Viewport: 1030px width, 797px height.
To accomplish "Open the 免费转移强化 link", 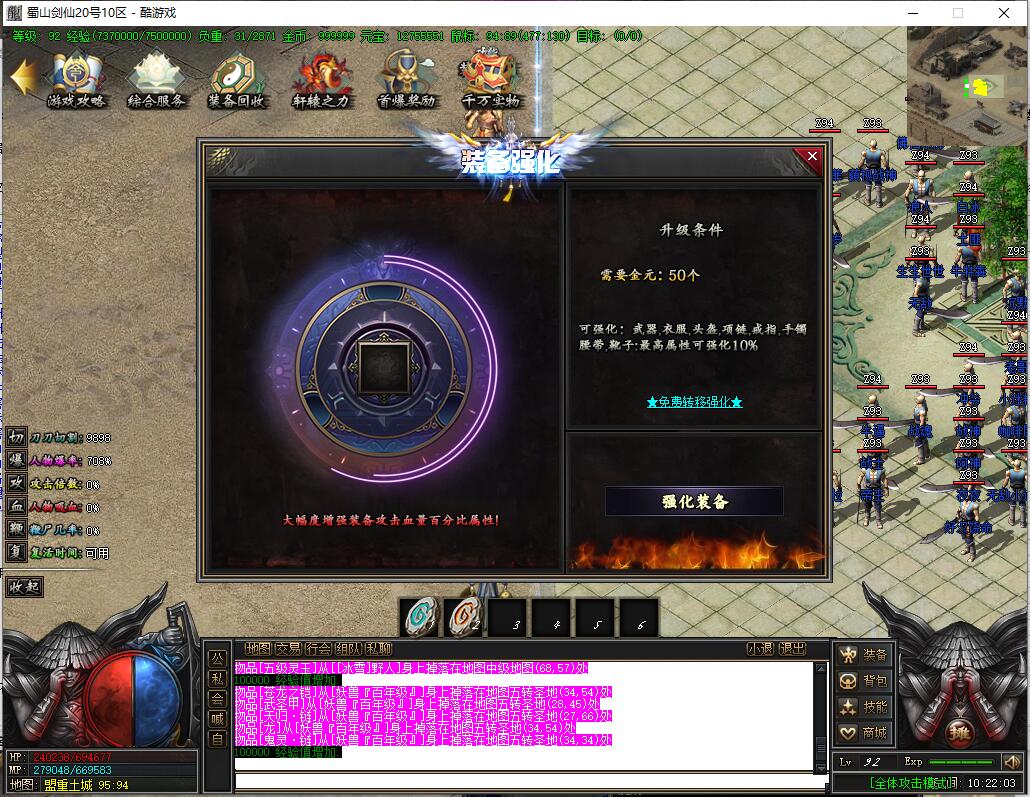I will [x=694, y=402].
